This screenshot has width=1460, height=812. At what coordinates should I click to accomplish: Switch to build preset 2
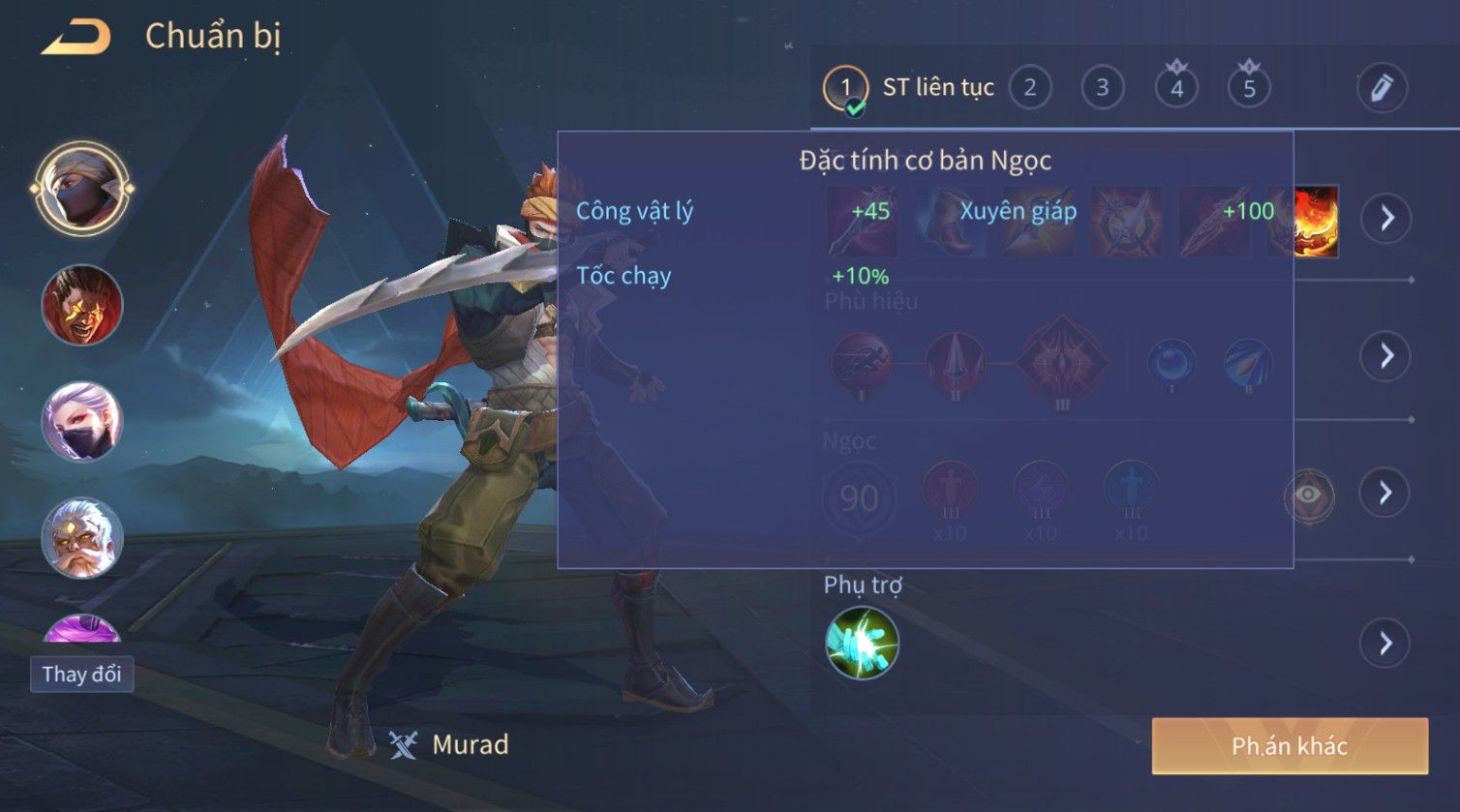pyautogui.click(x=1030, y=88)
